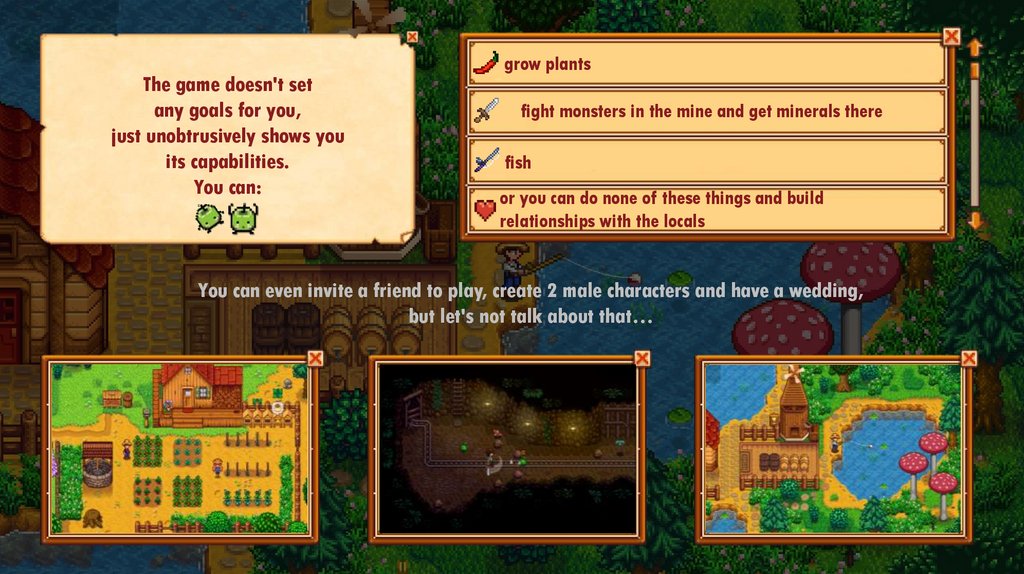Image resolution: width=1024 pixels, height=574 pixels.
Task: Click the sword icon
Action: (x=485, y=111)
